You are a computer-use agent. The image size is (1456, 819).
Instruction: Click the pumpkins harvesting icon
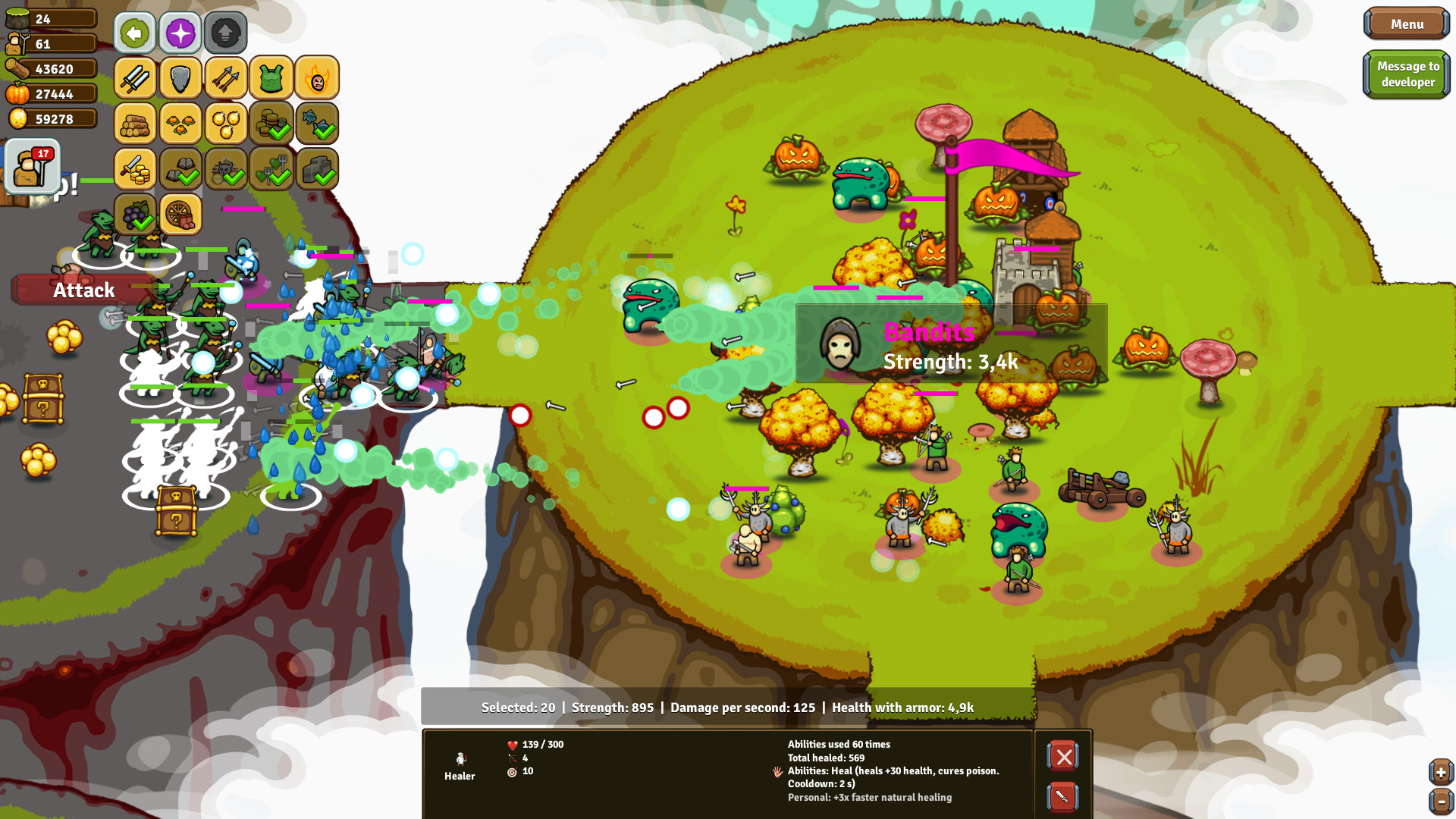pyautogui.click(x=180, y=124)
